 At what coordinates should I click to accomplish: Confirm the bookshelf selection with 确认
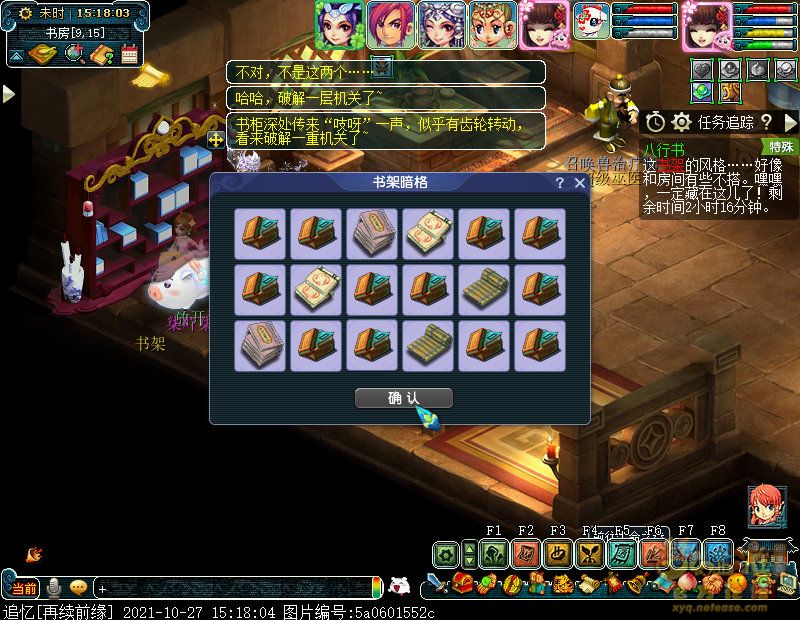click(404, 398)
